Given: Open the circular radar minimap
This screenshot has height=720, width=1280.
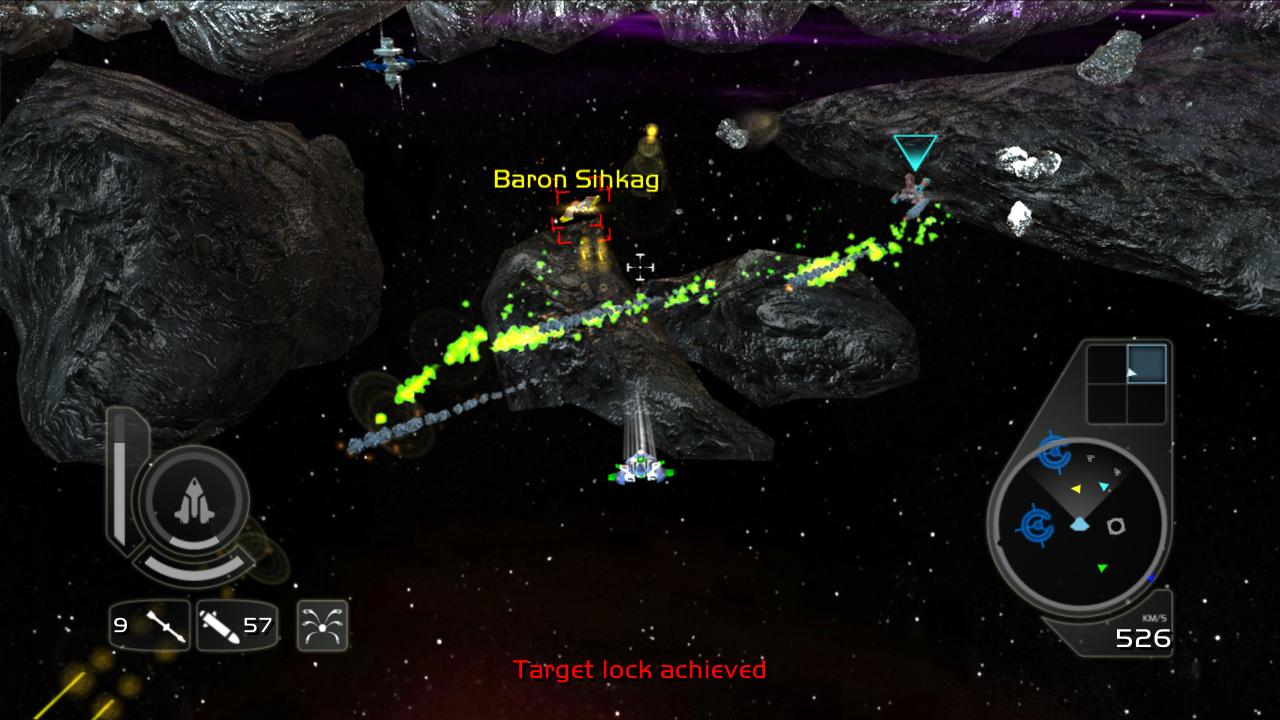Looking at the screenshot, I should 1078,524.
